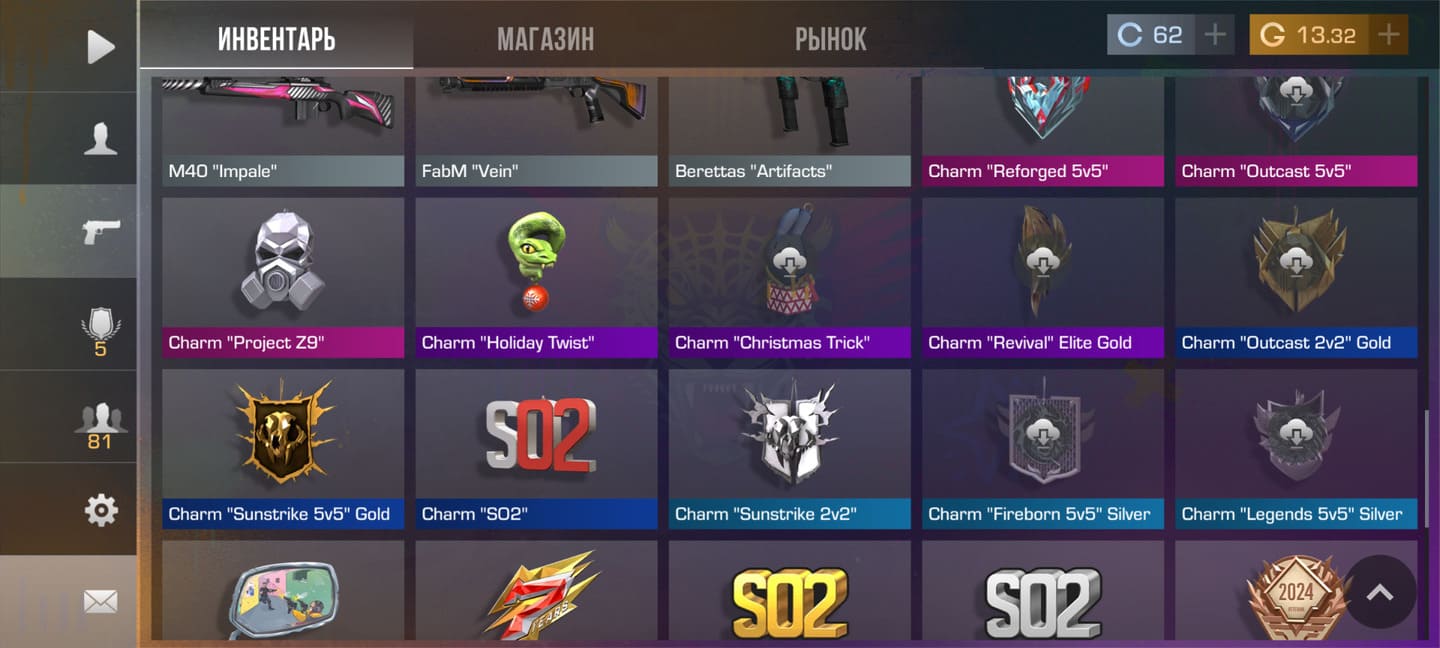Select Charm "Sunstrike 5v5" Gold
Screen dimensions: 1440x648
pyautogui.click(x=283, y=448)
